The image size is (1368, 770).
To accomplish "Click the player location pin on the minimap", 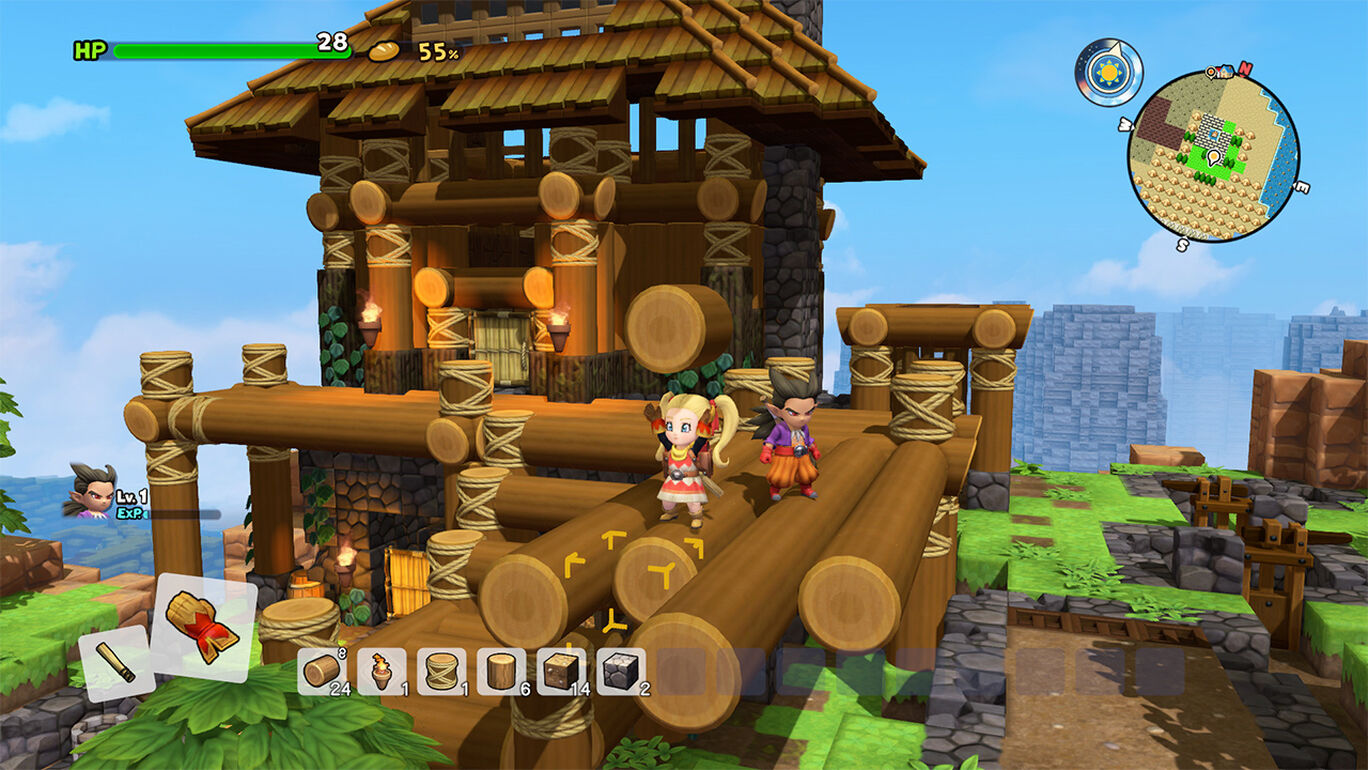I will coord(1212,157).
